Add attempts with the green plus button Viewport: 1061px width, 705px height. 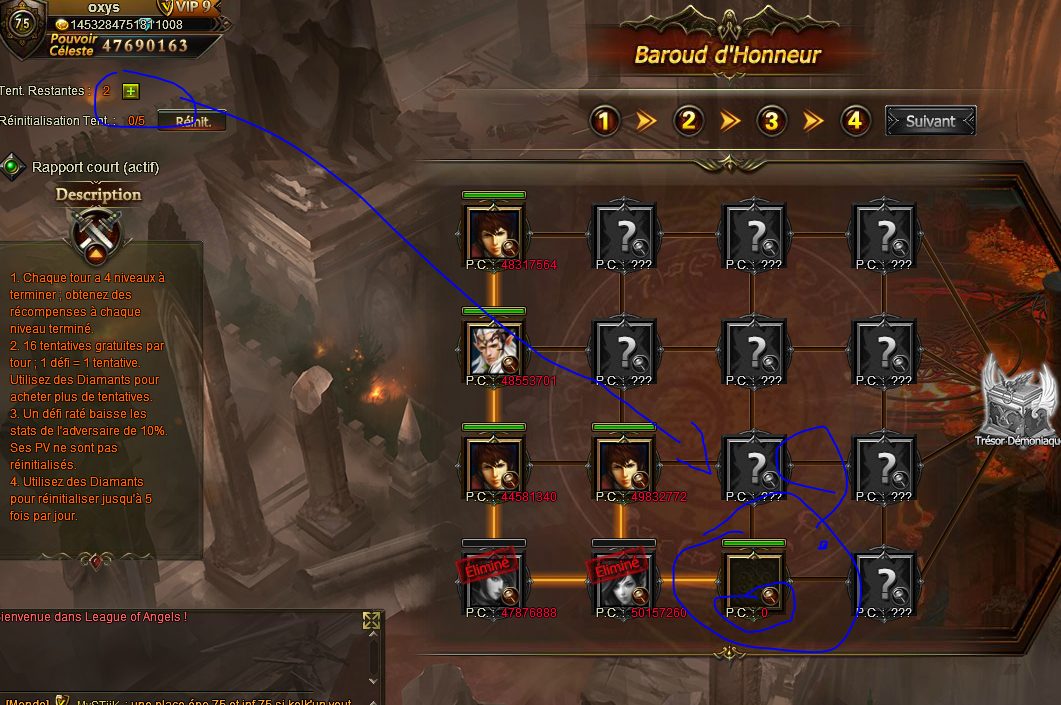(130, 91)
